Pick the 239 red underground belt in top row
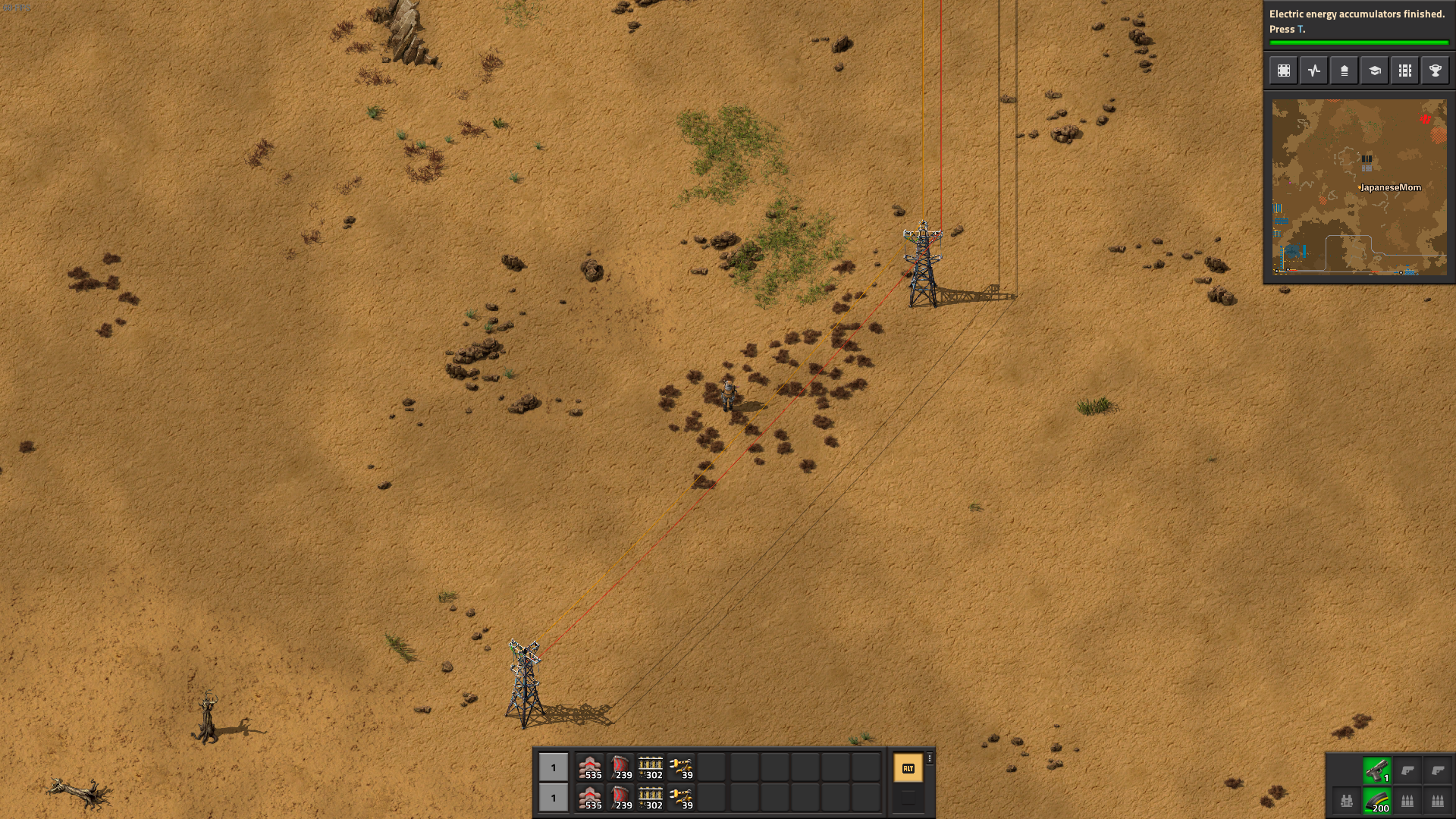 pyautogui.click(x=620, y=767)
